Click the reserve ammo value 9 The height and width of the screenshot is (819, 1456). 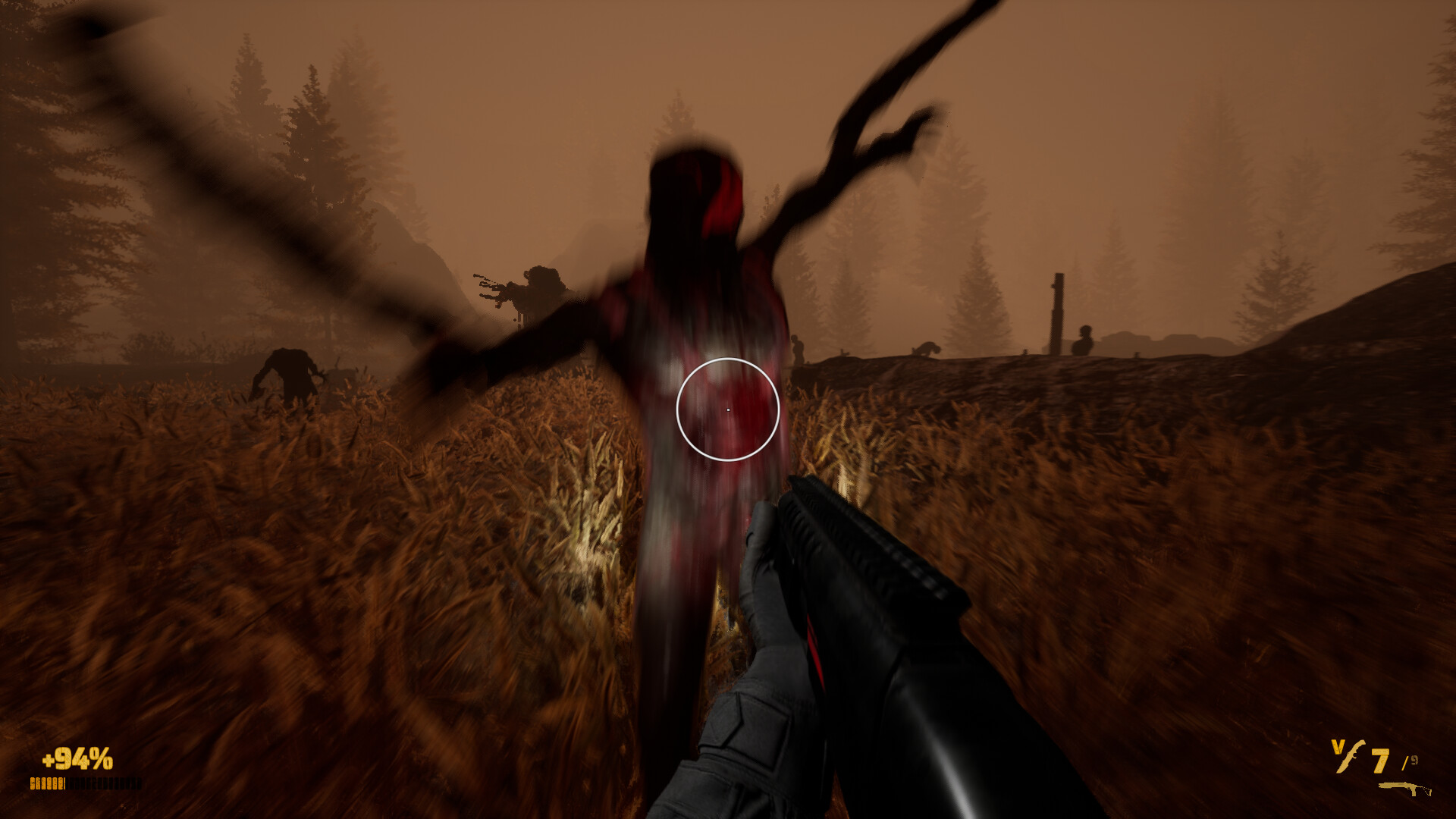click(1415, 761)
